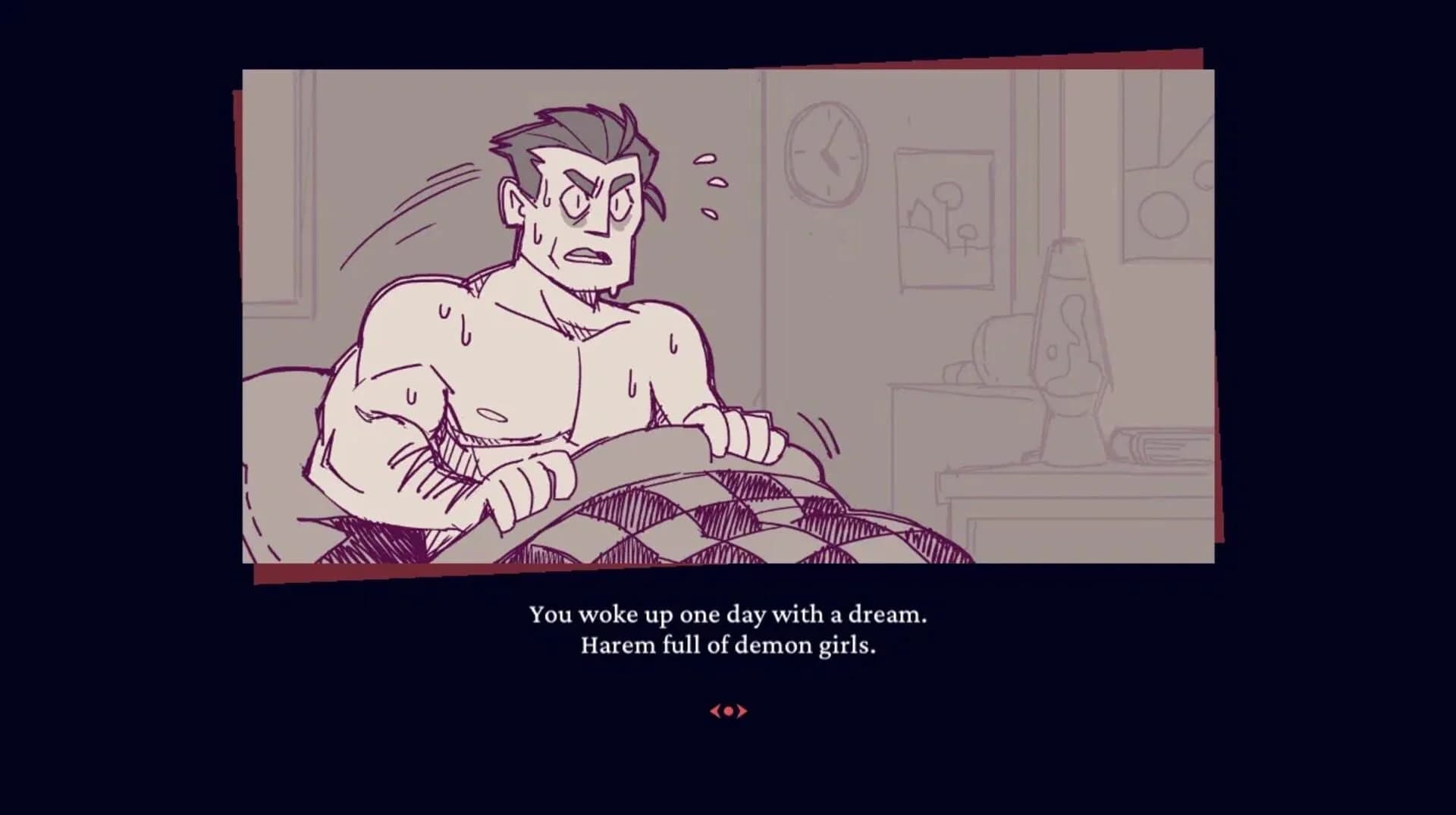Click the red eye-dot page indicator
1456x815 pixels.
coord(728,711)
